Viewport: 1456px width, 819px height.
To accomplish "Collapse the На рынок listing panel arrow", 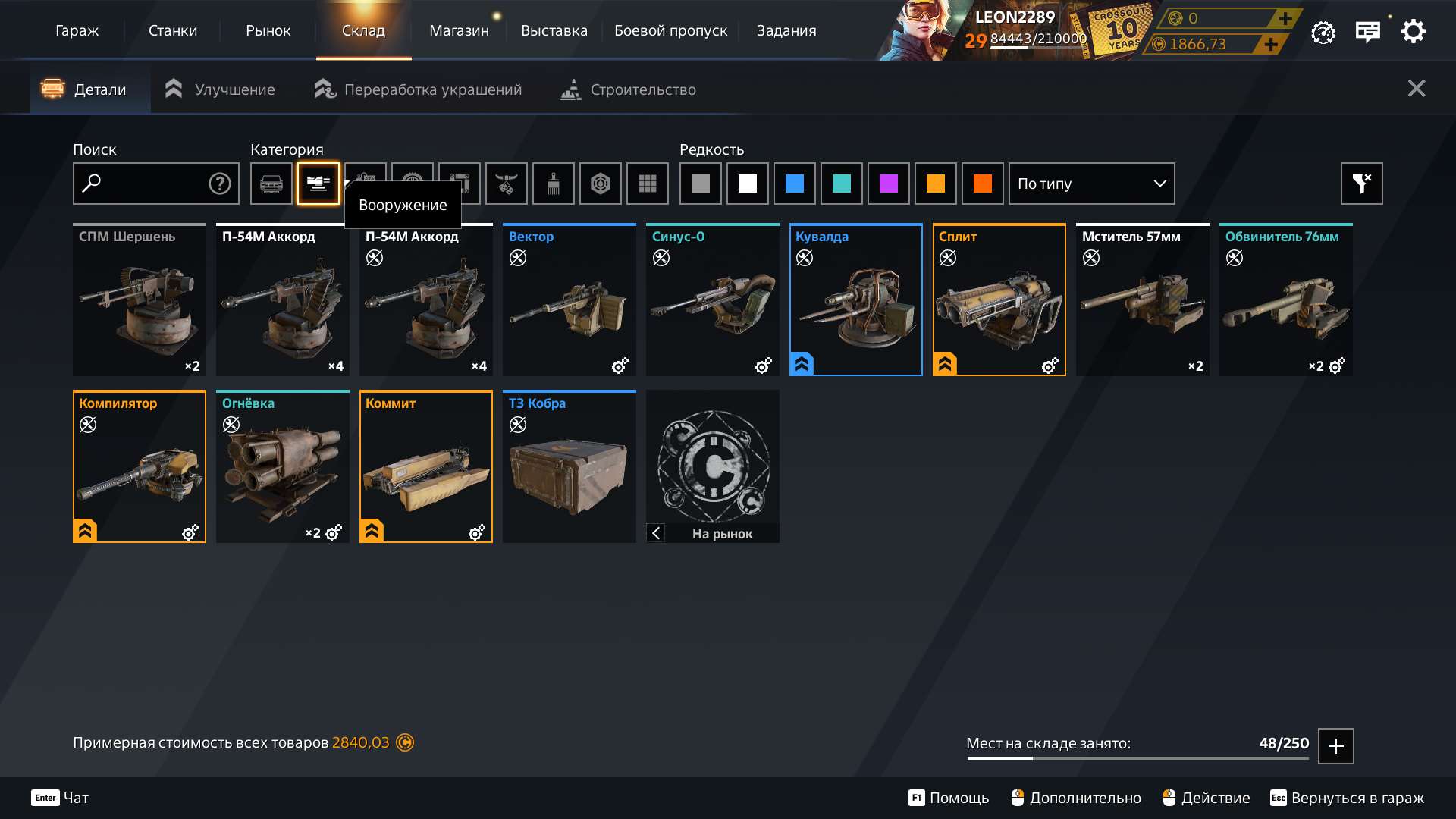I will [x=655, y=533].
